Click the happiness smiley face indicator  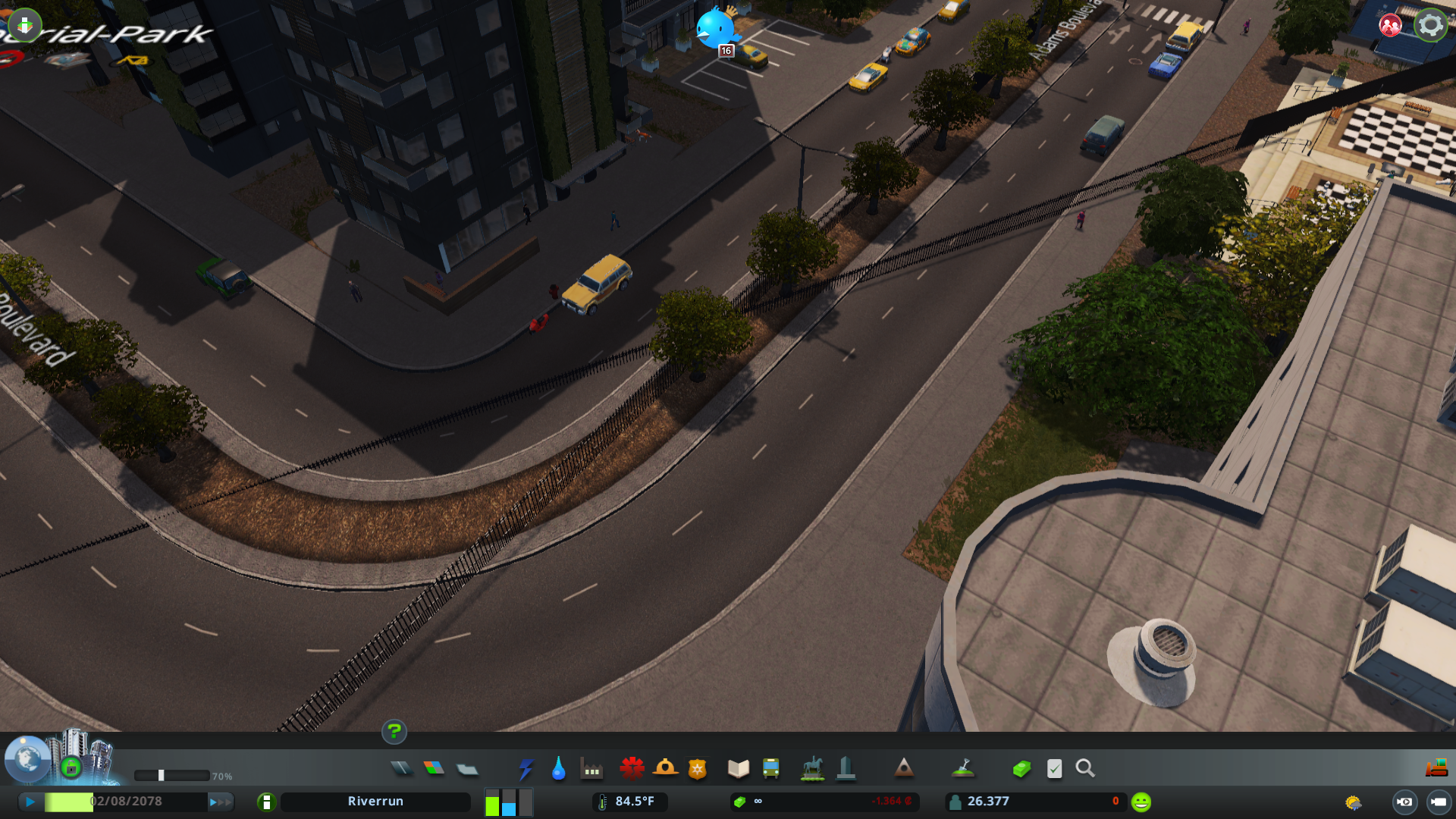(x=1141, y=800)
